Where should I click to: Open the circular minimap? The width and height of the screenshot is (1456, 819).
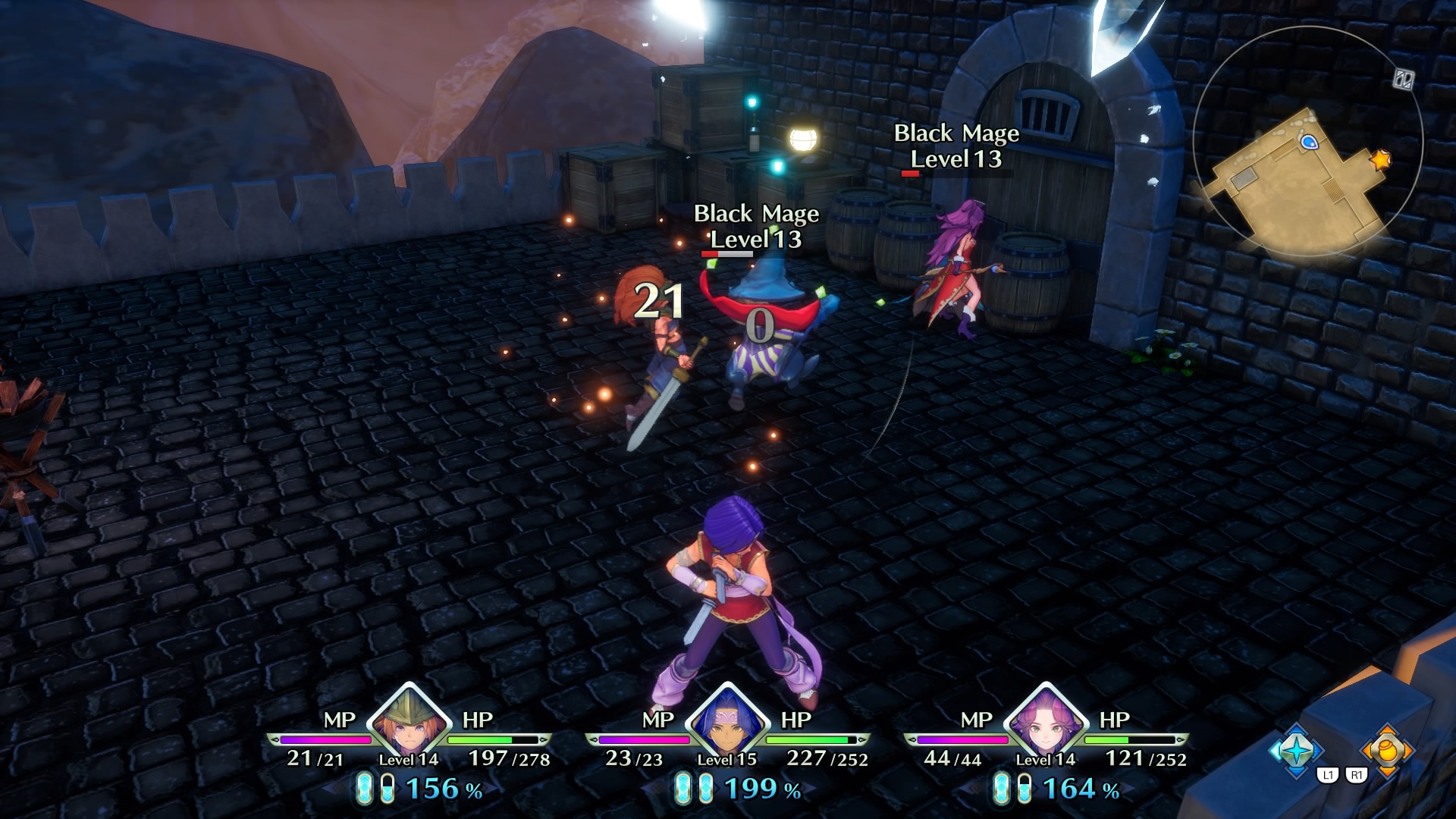click(x=1307, y=143)
